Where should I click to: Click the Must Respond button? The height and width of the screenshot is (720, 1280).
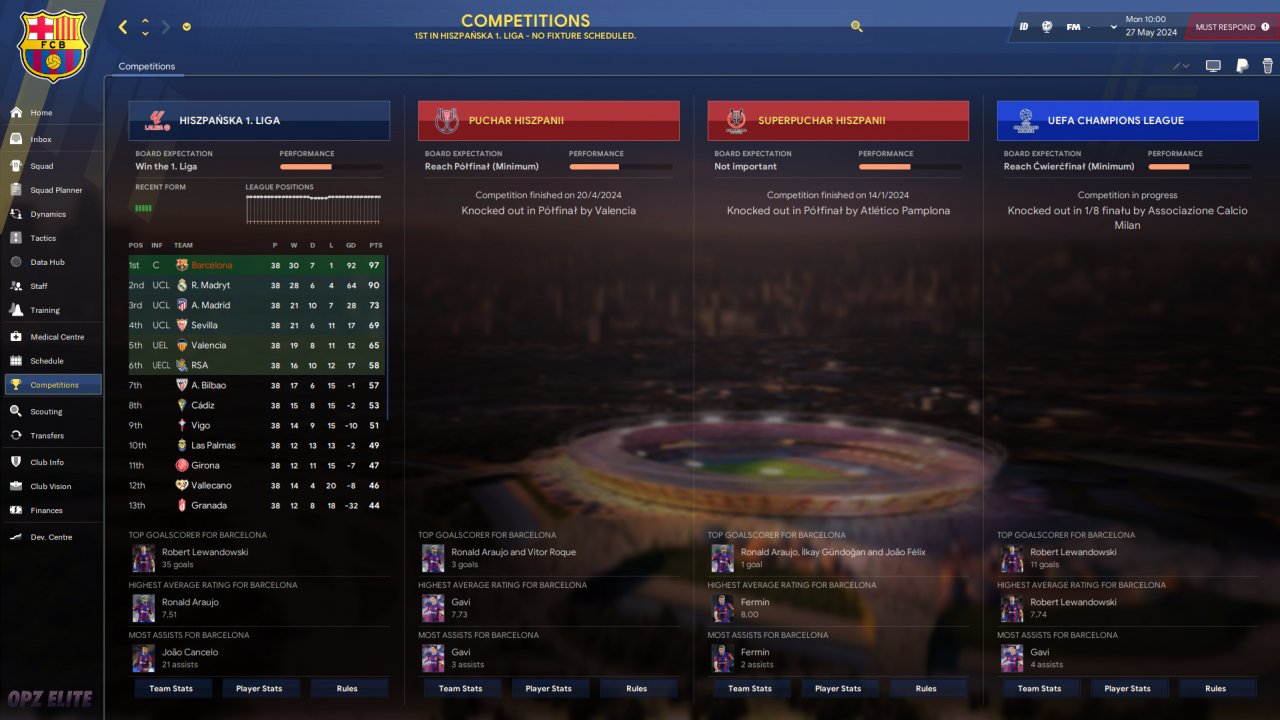tap(1231, 27)
